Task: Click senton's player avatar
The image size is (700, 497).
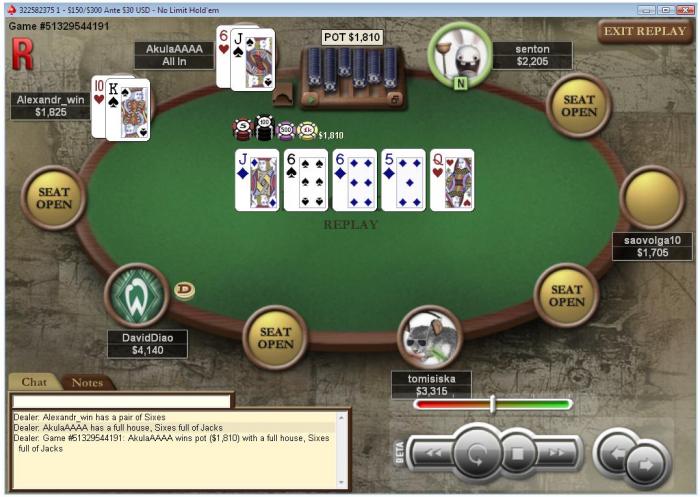Action: tap(460, 53)
